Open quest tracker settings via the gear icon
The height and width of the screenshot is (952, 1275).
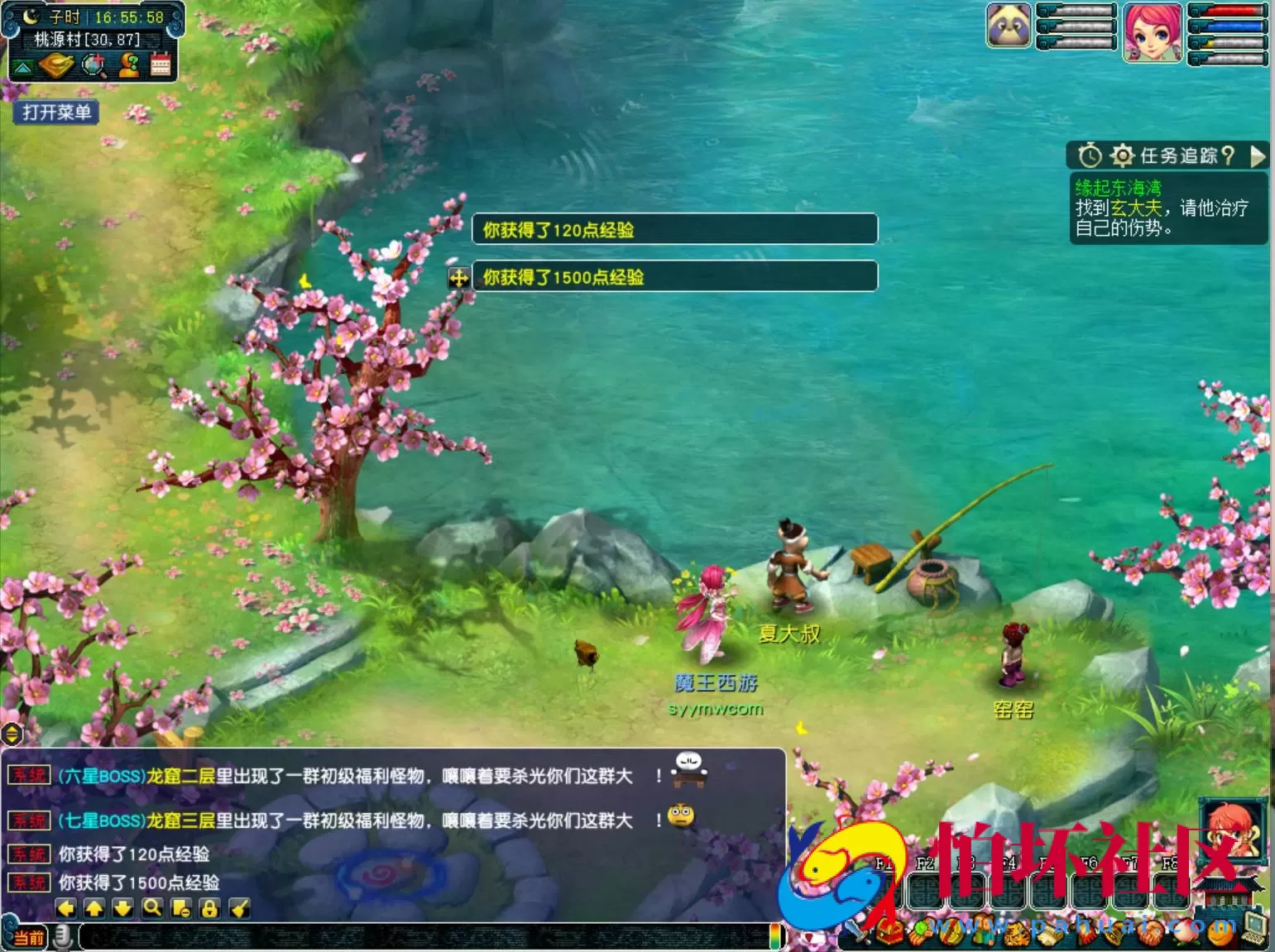tap(1122, 155)
